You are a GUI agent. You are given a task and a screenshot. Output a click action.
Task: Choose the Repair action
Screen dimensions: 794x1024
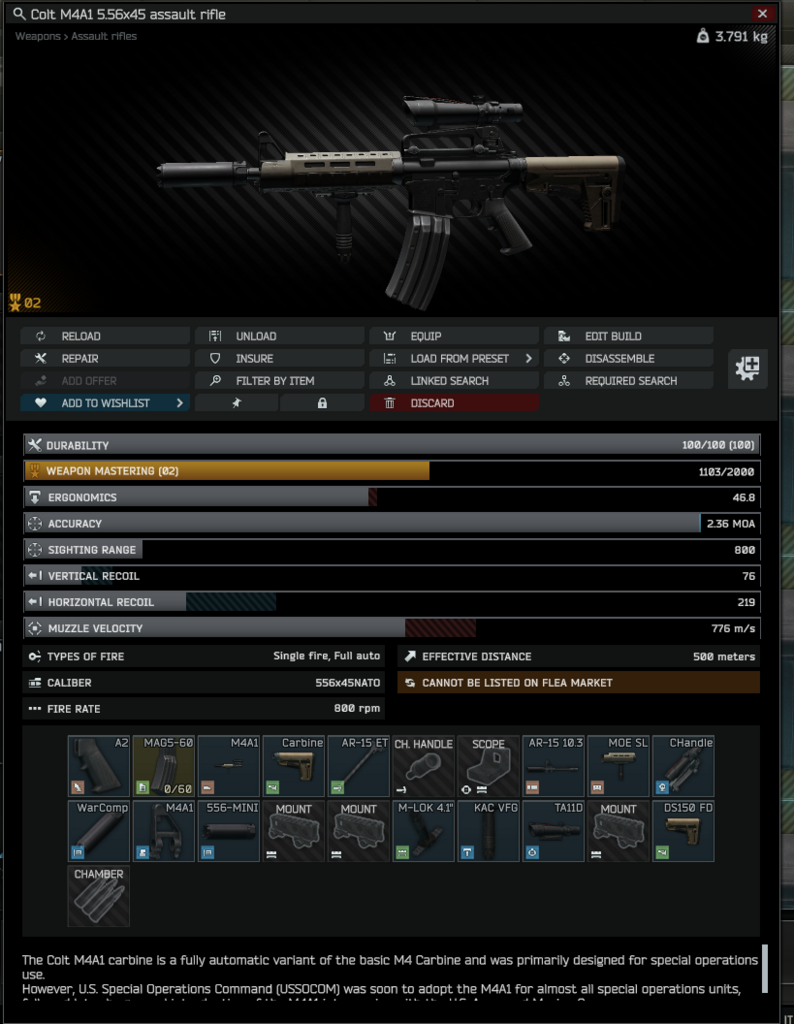[104, 358]
